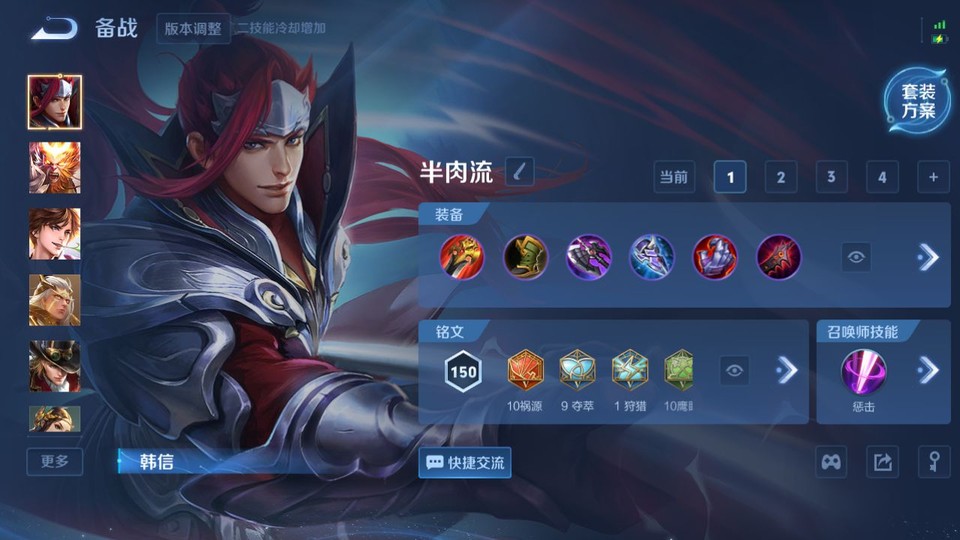Add a new loadout preset

pos(933,177)
